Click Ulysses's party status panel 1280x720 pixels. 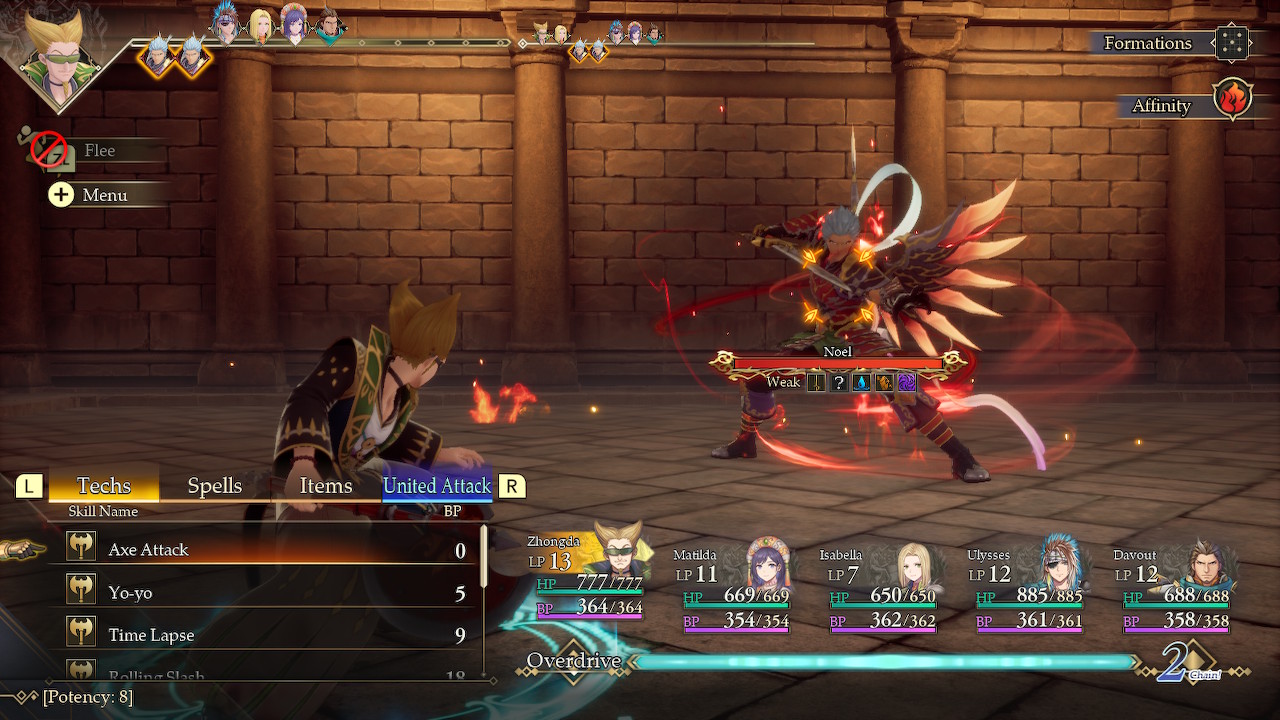(1027, 590)
